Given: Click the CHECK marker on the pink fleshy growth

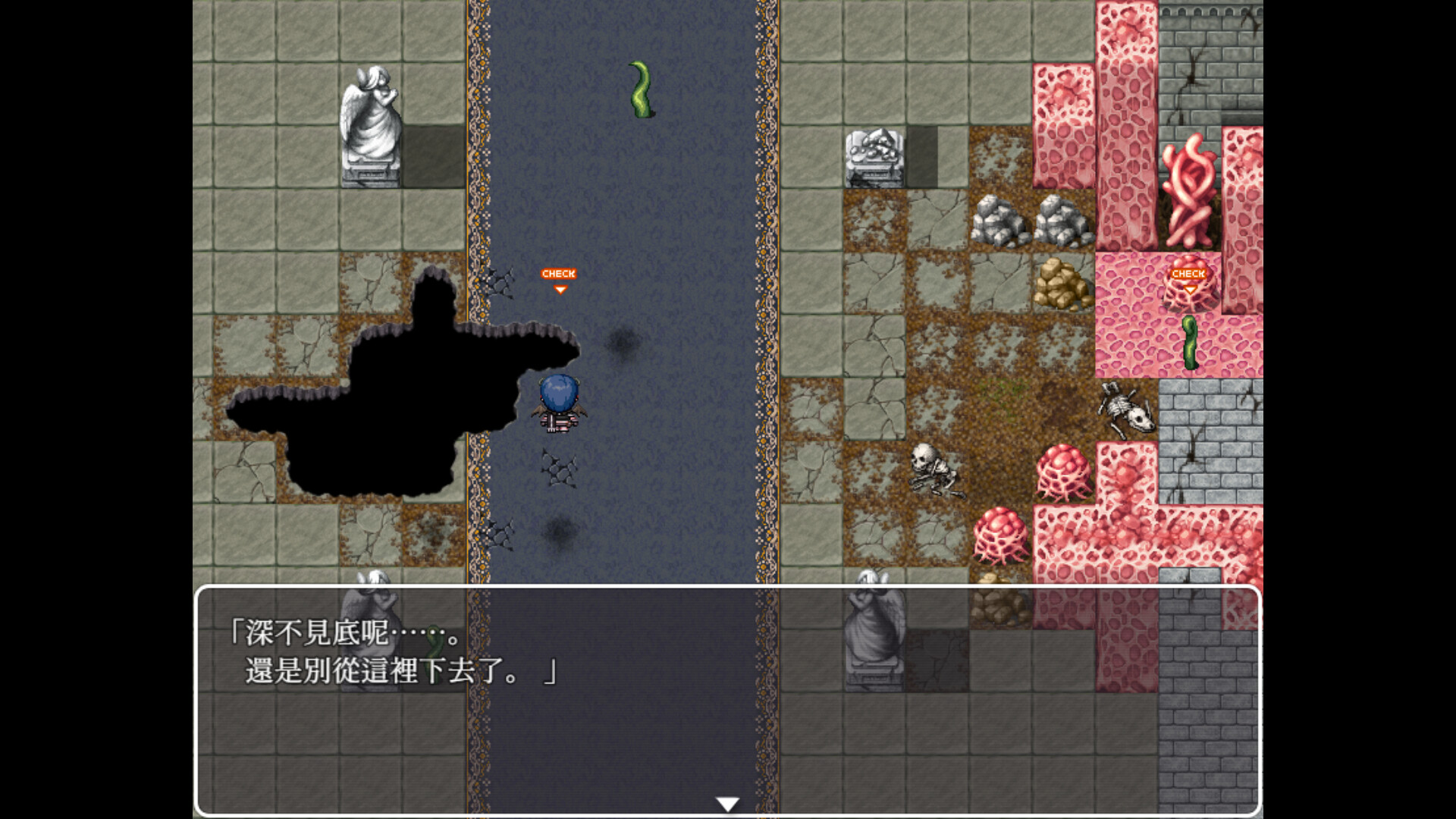Looking at the screenshot, I should [x=1188, y=273].
